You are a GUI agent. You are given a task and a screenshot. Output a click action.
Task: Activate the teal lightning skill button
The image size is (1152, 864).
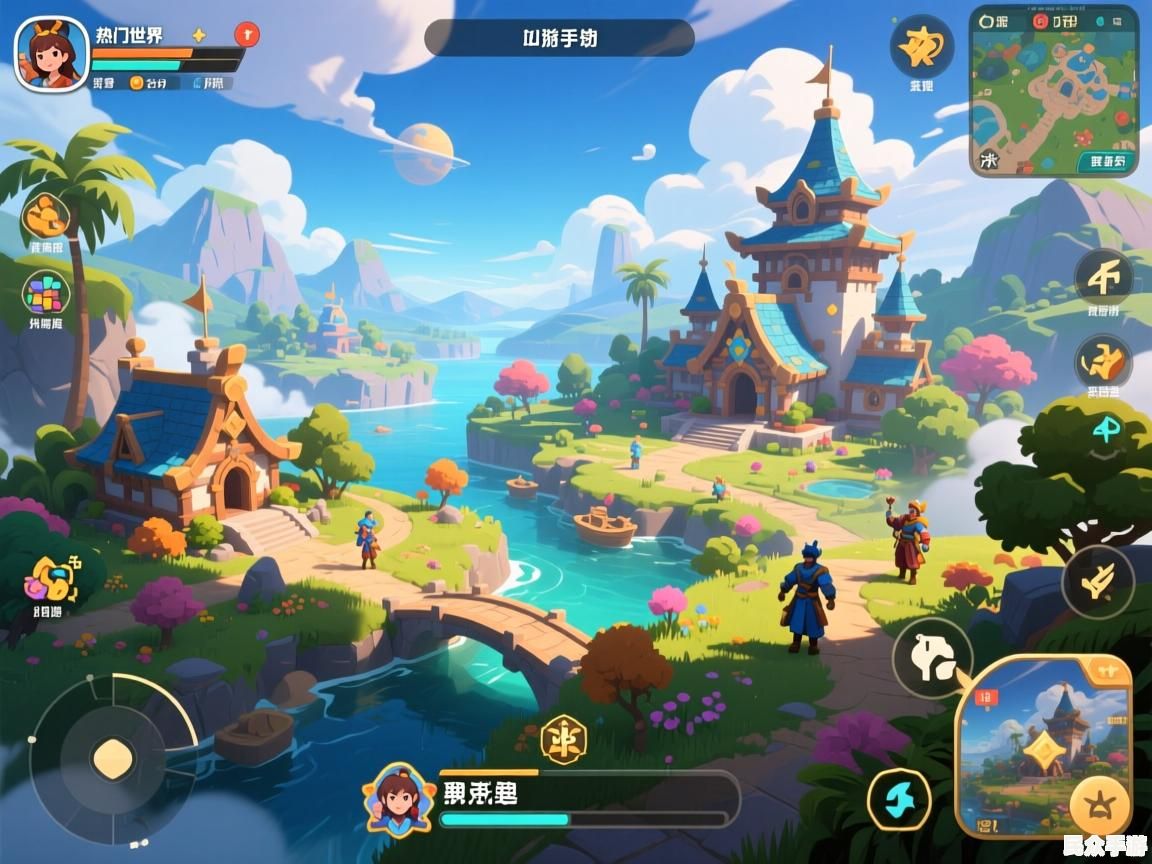(x=898, y=800)
